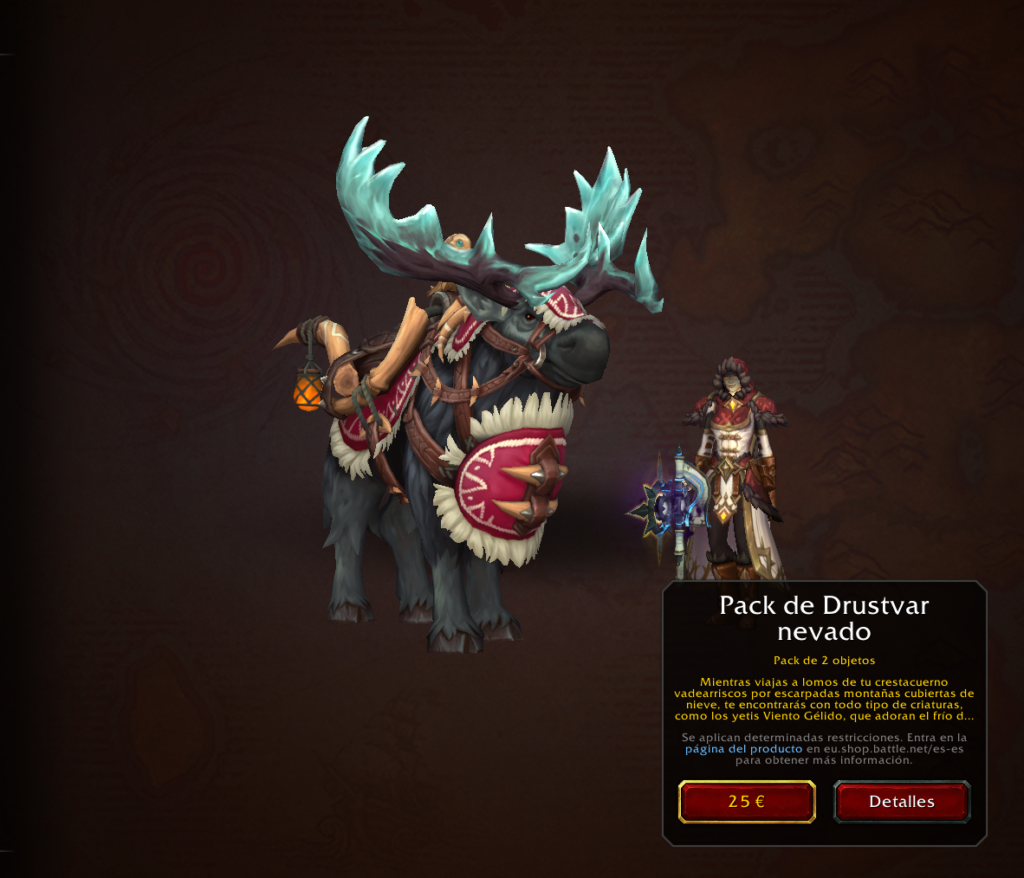
Task: Follow the 'página del producto' link
Action: pos(744,748)
